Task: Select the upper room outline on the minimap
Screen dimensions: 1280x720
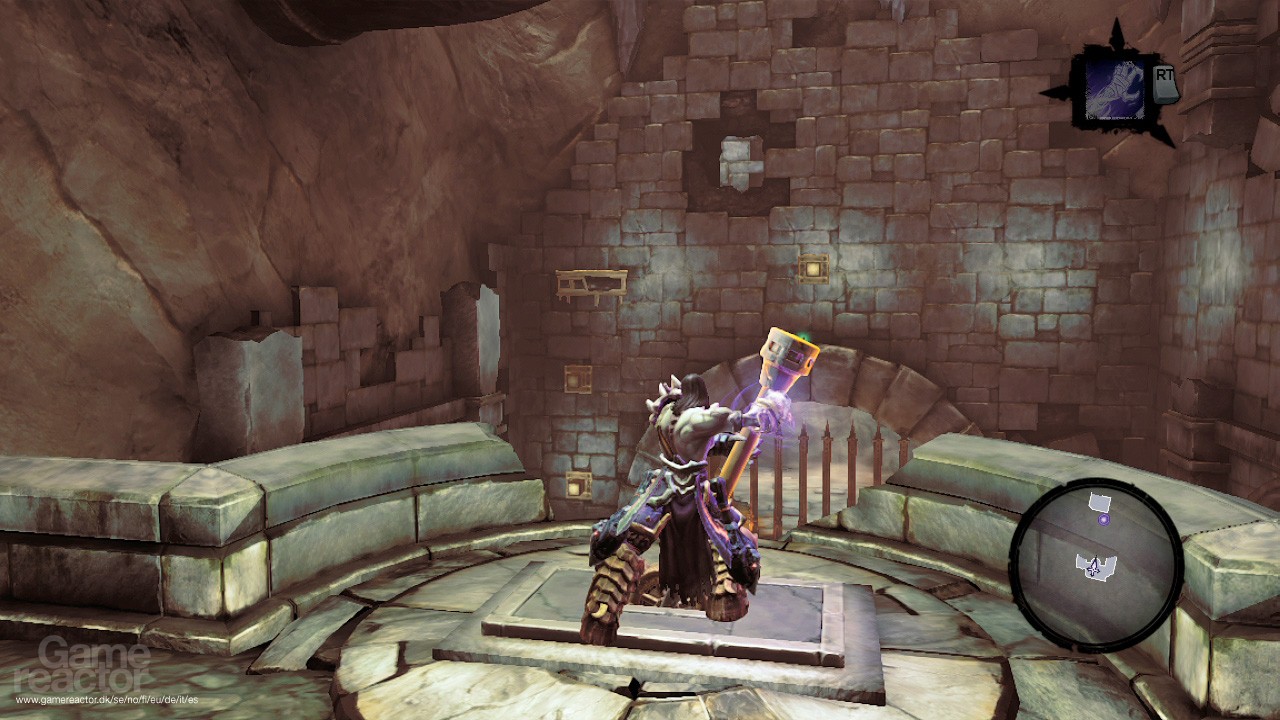Action: pyautogui.click(x=1100, y=501)
